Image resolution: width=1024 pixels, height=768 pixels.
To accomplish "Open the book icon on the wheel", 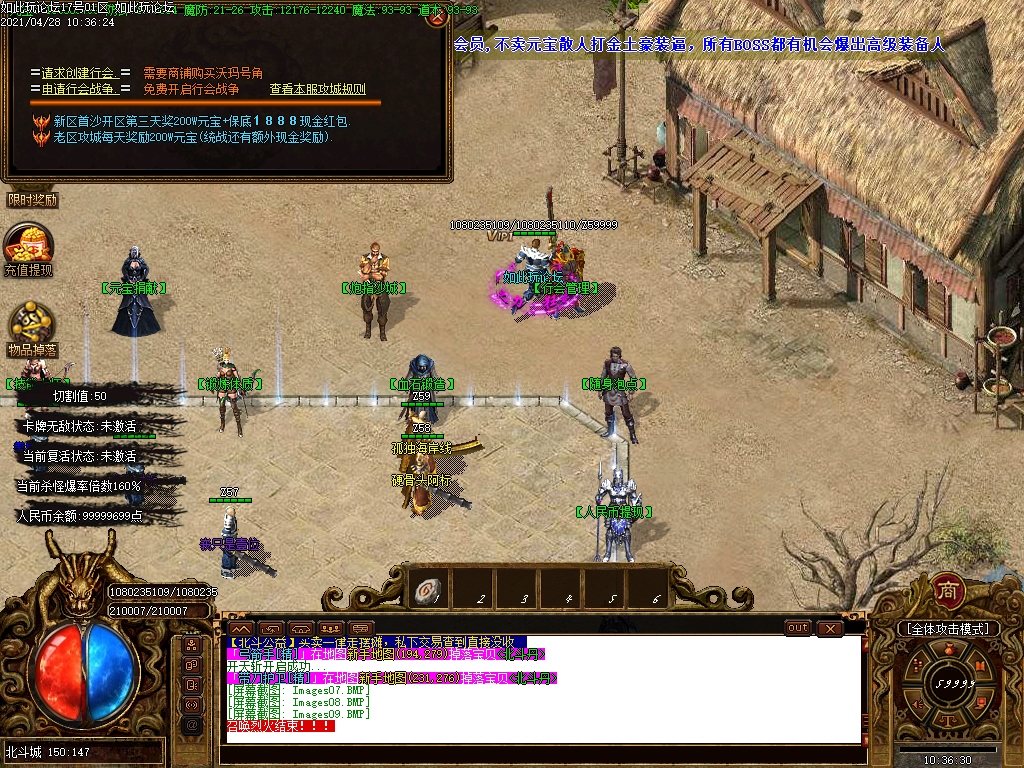I will [981, 666].
